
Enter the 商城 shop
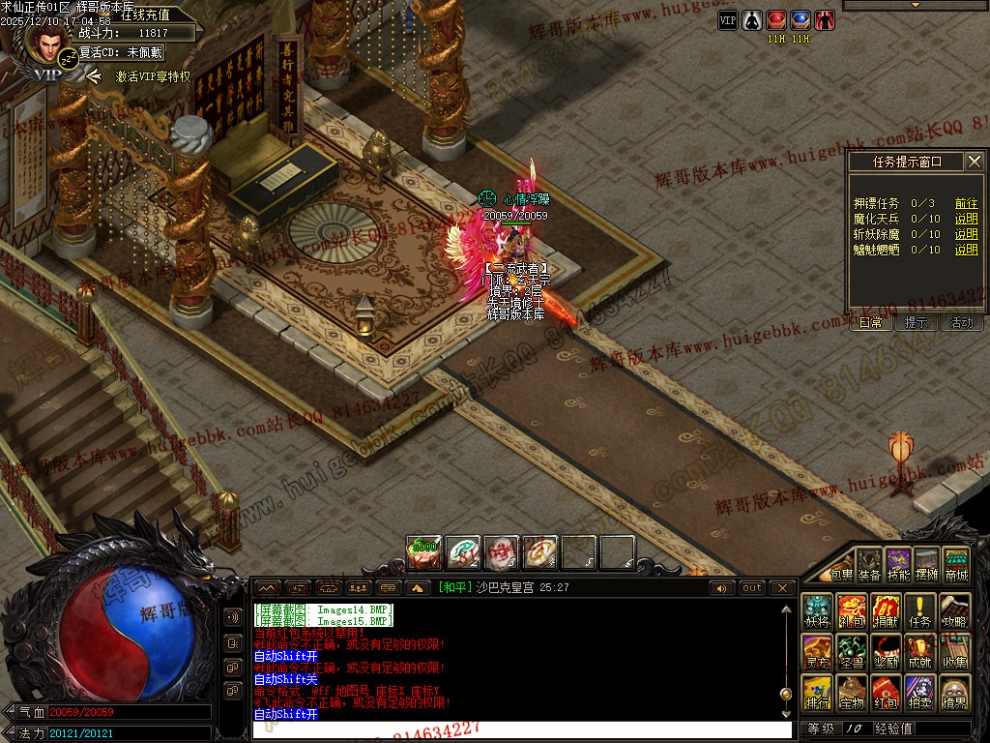[957, 566]
